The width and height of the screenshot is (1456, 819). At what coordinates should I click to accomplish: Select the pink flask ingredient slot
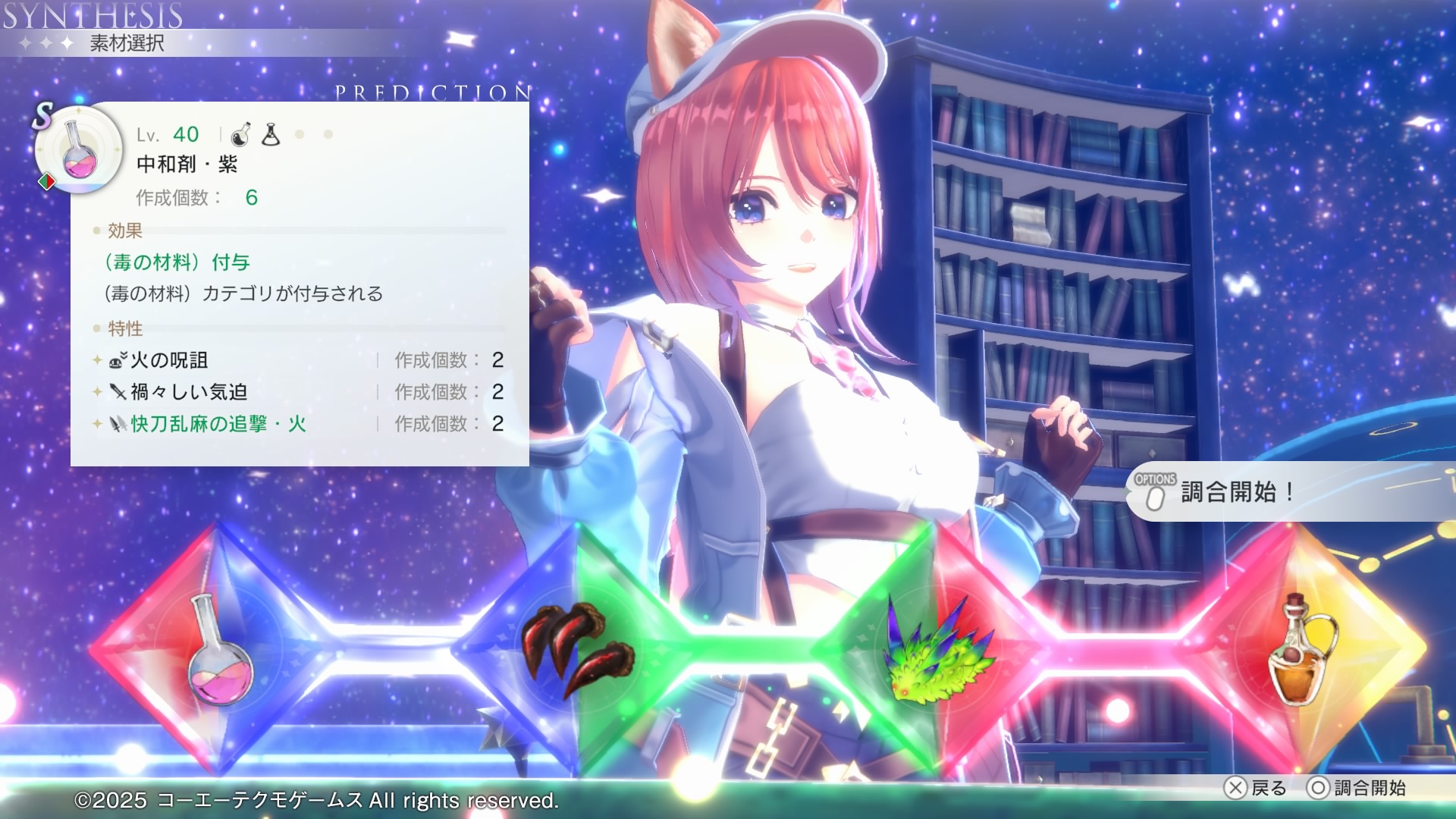[219, 651]
